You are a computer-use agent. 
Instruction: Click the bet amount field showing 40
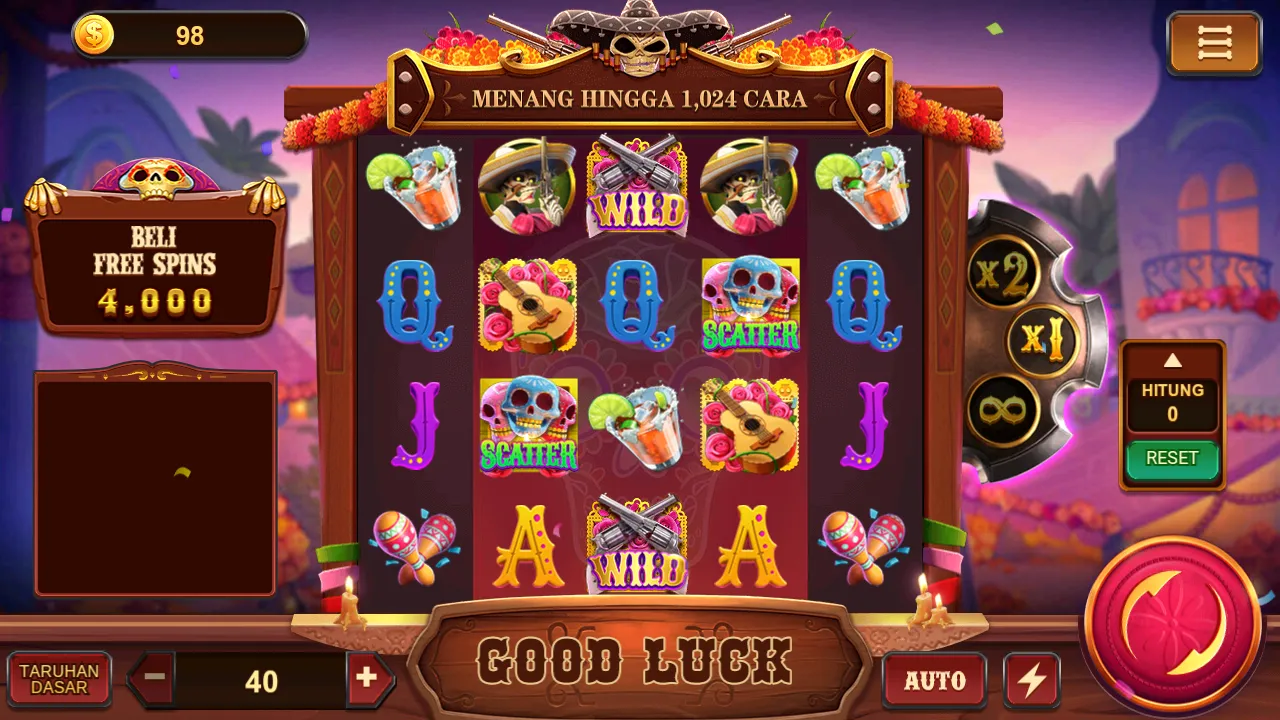coord(262,681)
